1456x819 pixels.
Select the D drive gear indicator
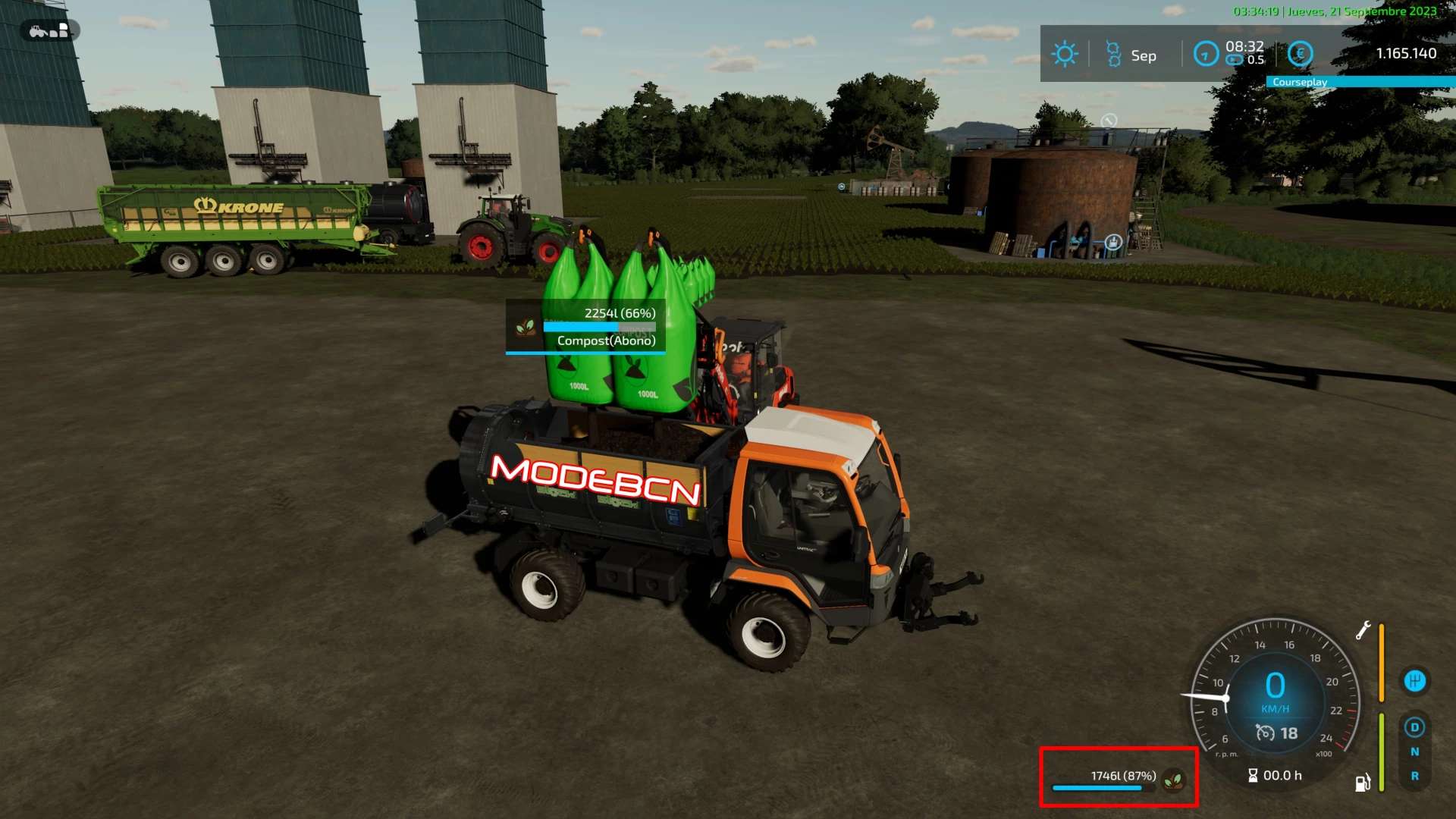(x=1414, y=727)
